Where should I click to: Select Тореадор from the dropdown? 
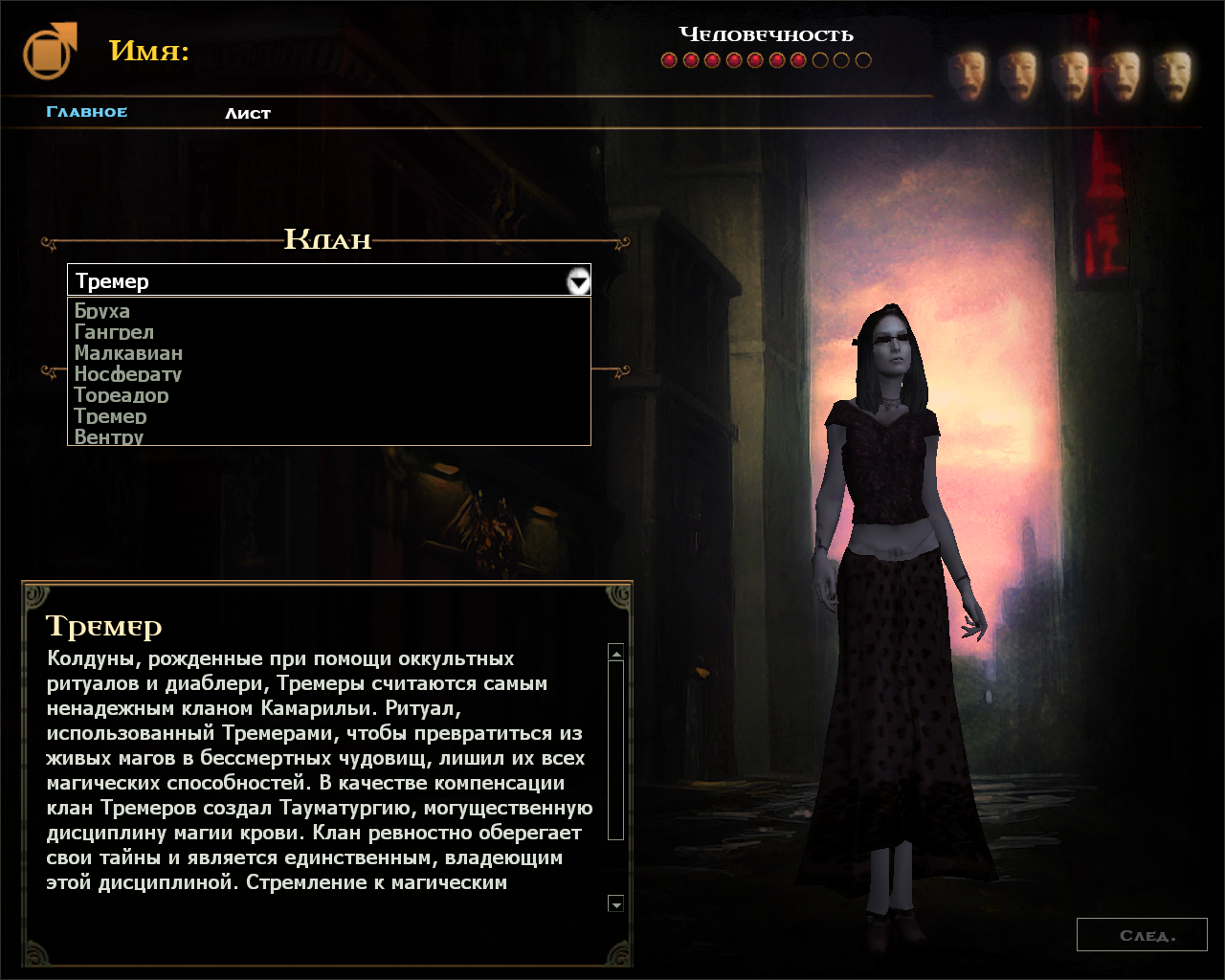point(122,395)
